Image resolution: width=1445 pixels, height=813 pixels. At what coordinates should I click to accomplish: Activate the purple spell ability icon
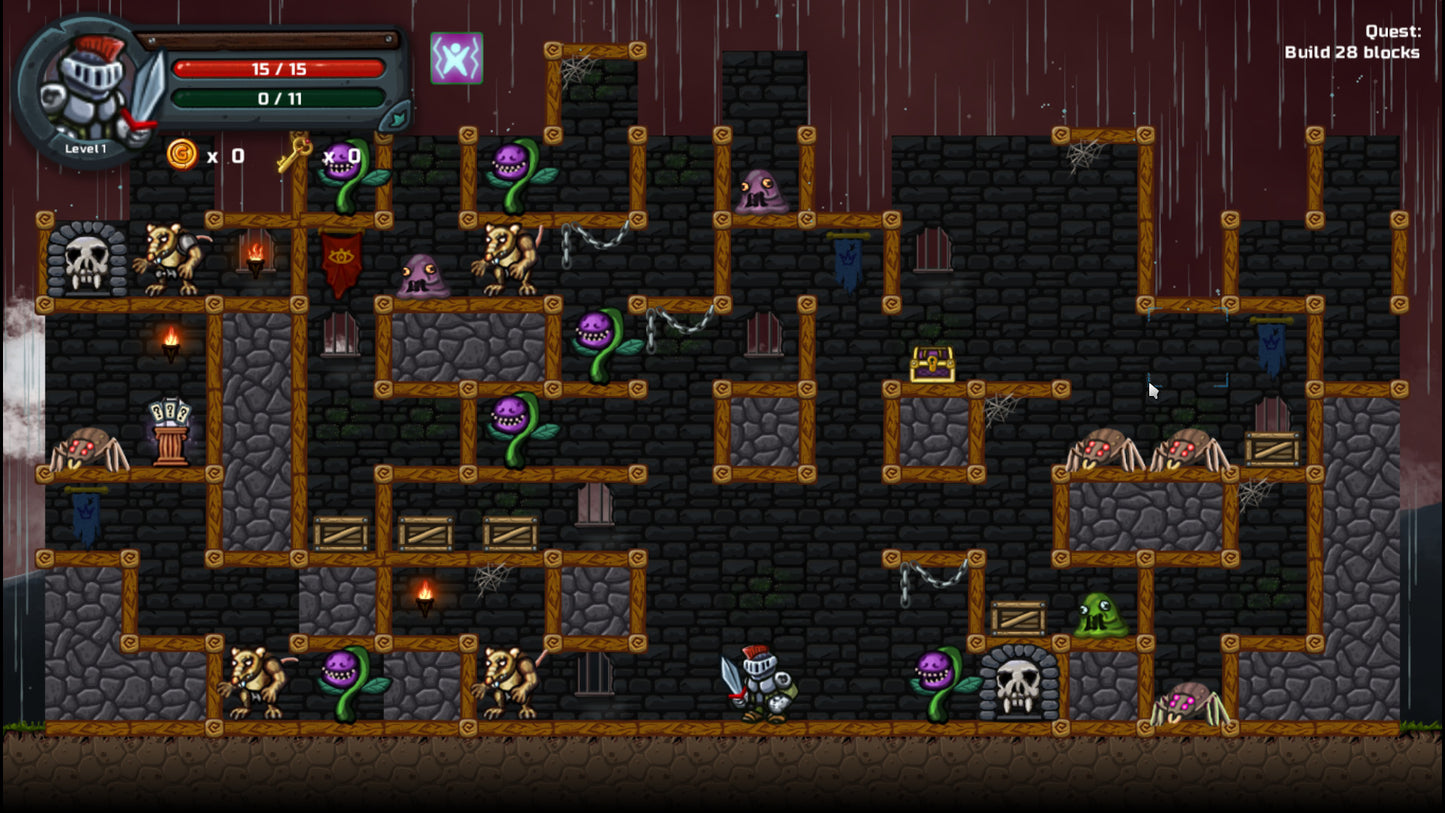pyautogui.click(x=456, y=59)
